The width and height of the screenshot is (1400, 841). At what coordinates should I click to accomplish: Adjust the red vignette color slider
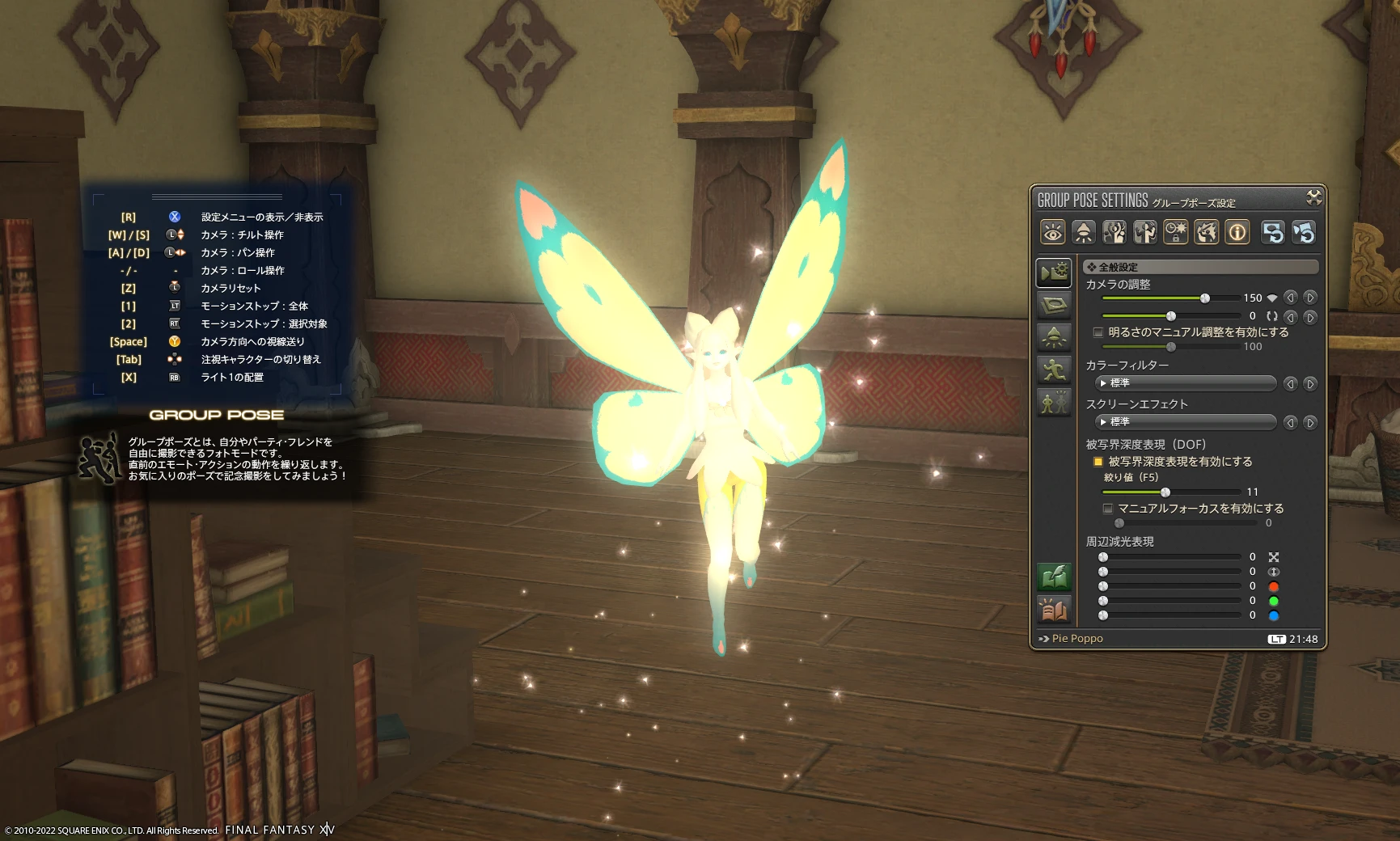1103,586
